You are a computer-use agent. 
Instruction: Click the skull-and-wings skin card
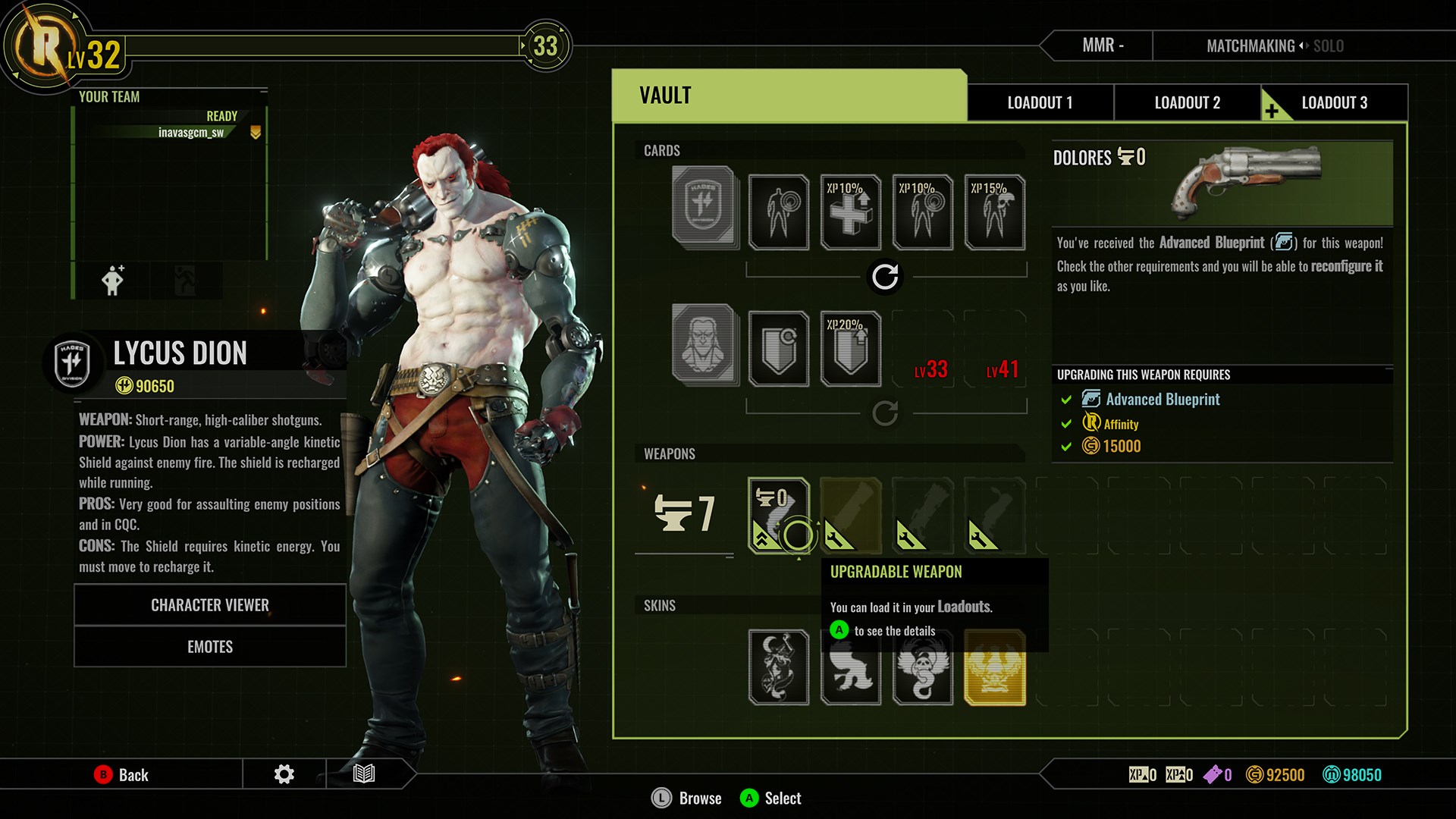pyautogui.click(x=921, y=667)
